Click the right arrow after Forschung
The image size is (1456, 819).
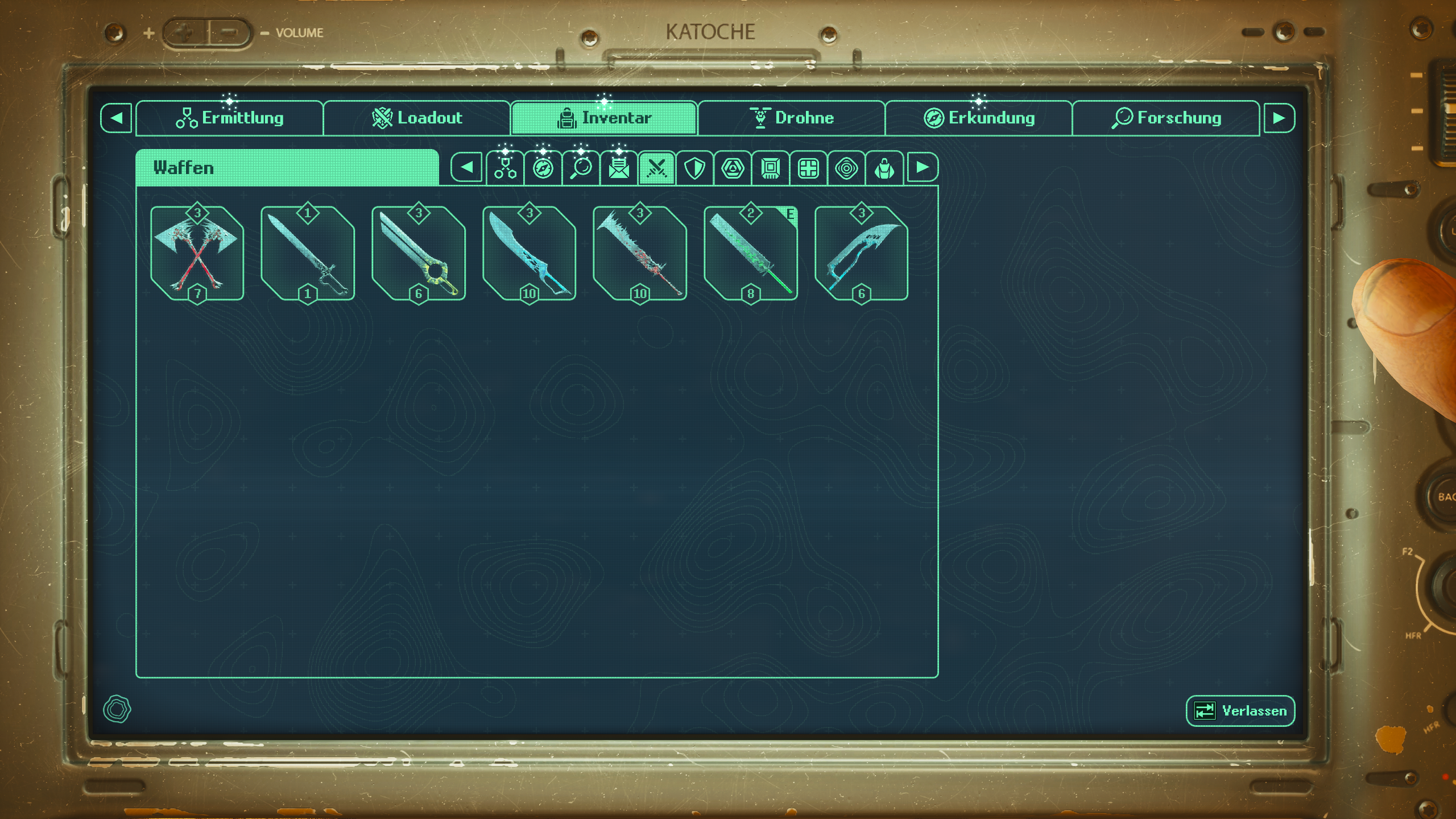(x=1279, y=118)
